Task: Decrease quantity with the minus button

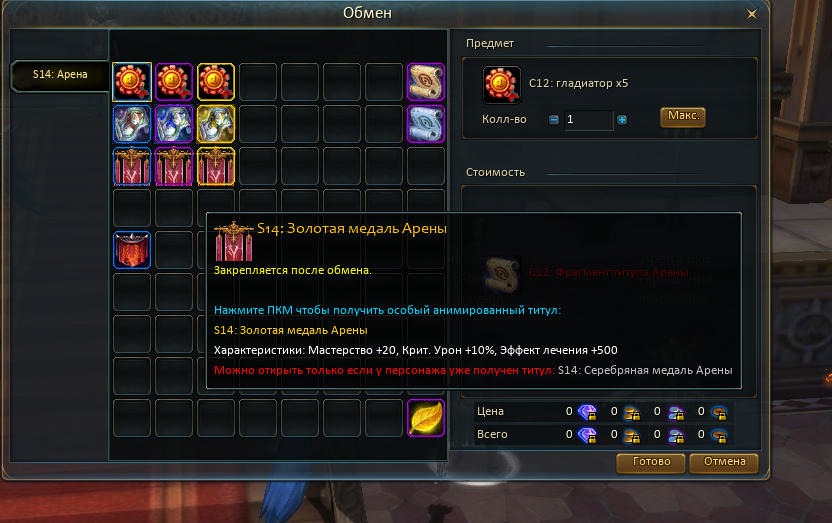Action: click(x=554, y=120)
